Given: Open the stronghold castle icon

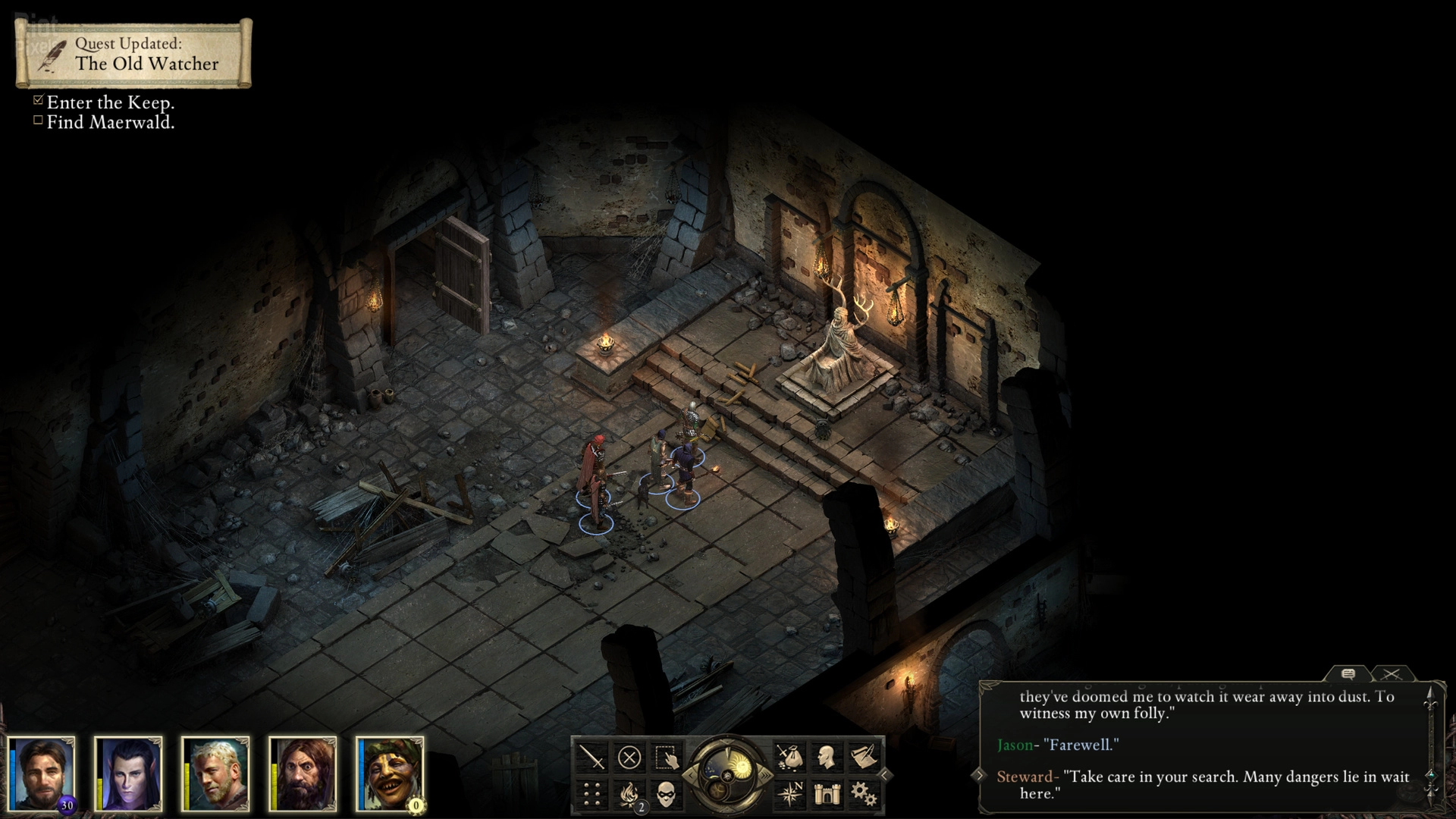Looking at the screenshot, I should (x=826, y=794).
